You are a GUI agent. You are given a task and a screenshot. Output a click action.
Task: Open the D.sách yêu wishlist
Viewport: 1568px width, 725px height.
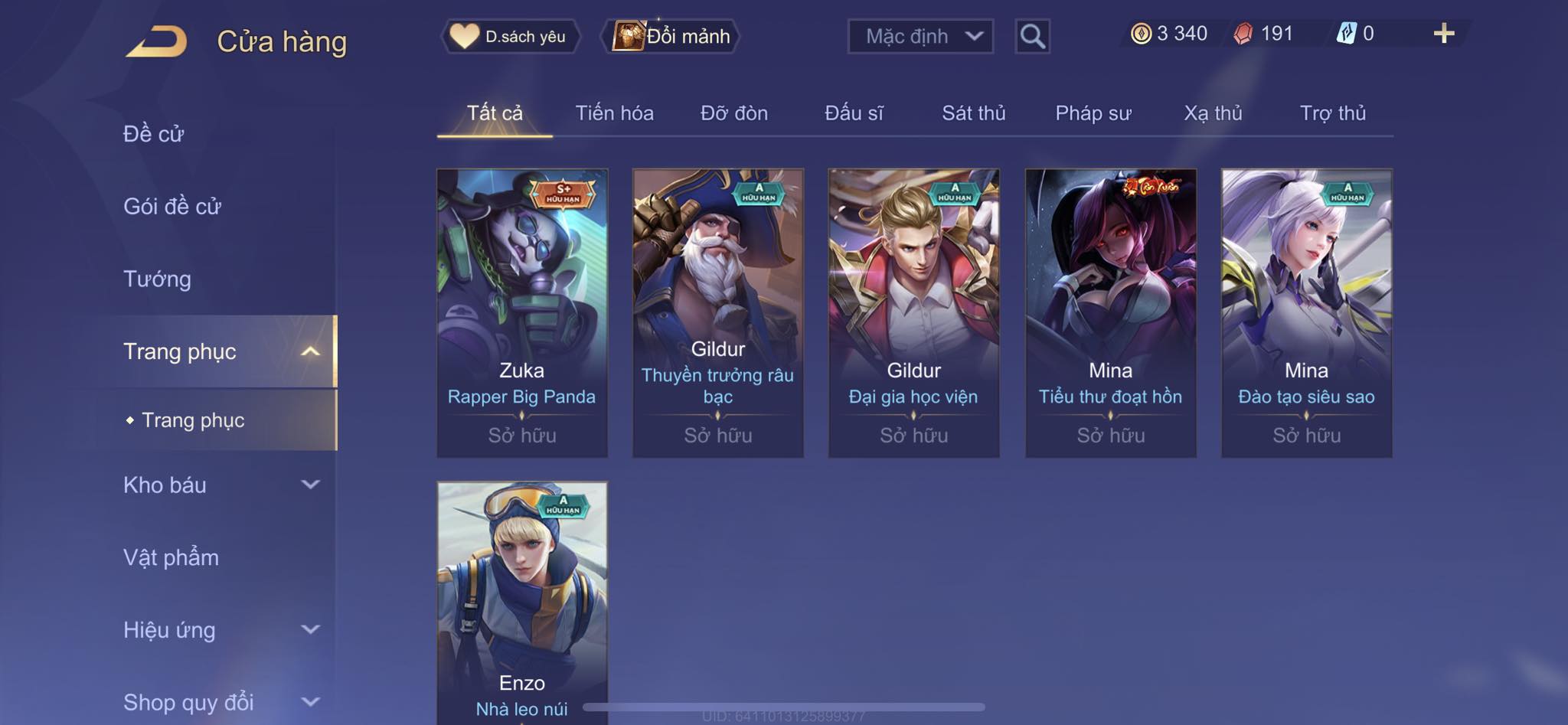[x=510, y=36]
